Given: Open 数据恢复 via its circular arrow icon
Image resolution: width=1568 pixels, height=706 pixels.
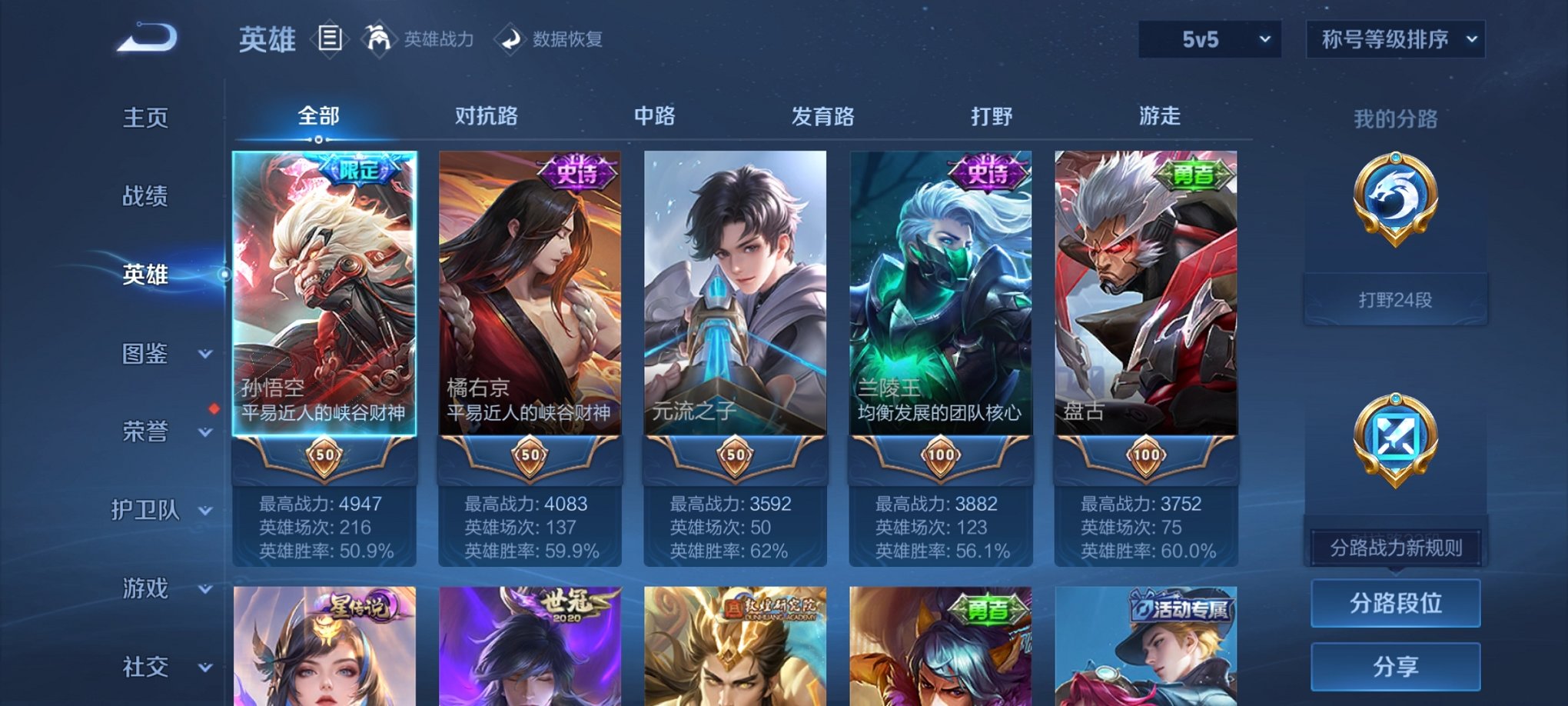Looking at the screenshot, I should (x=507, y=38).
